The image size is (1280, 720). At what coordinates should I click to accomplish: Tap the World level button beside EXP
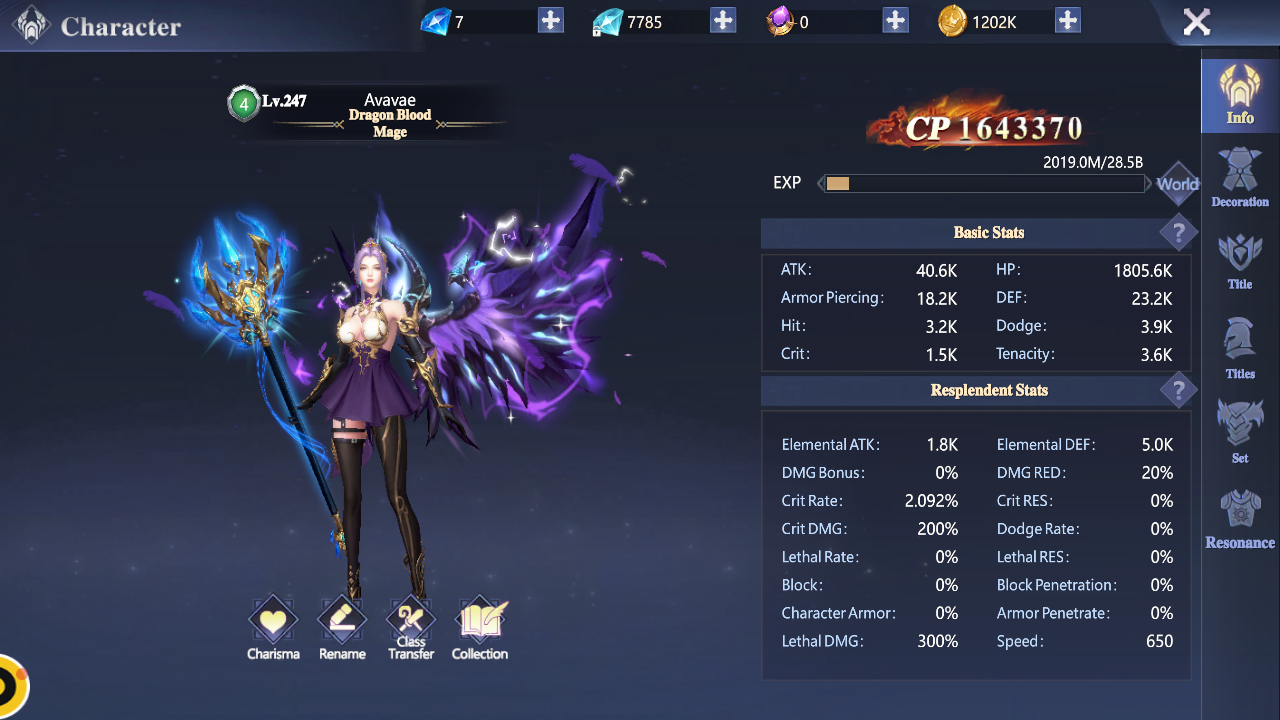(1177, 184)
